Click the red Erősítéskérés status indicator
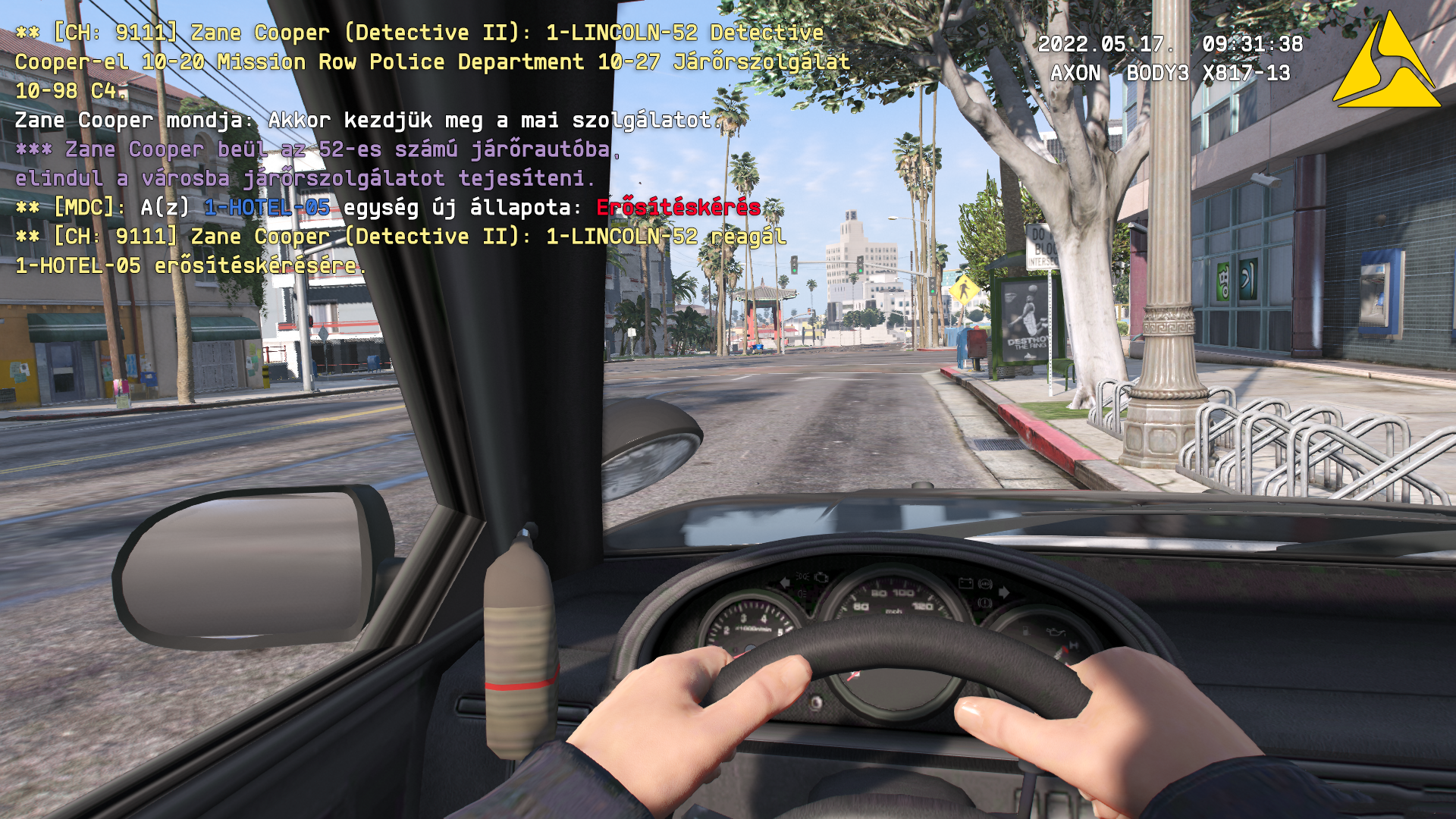The height and width of the screenshot is (819, 1456). tap(677, 207)
